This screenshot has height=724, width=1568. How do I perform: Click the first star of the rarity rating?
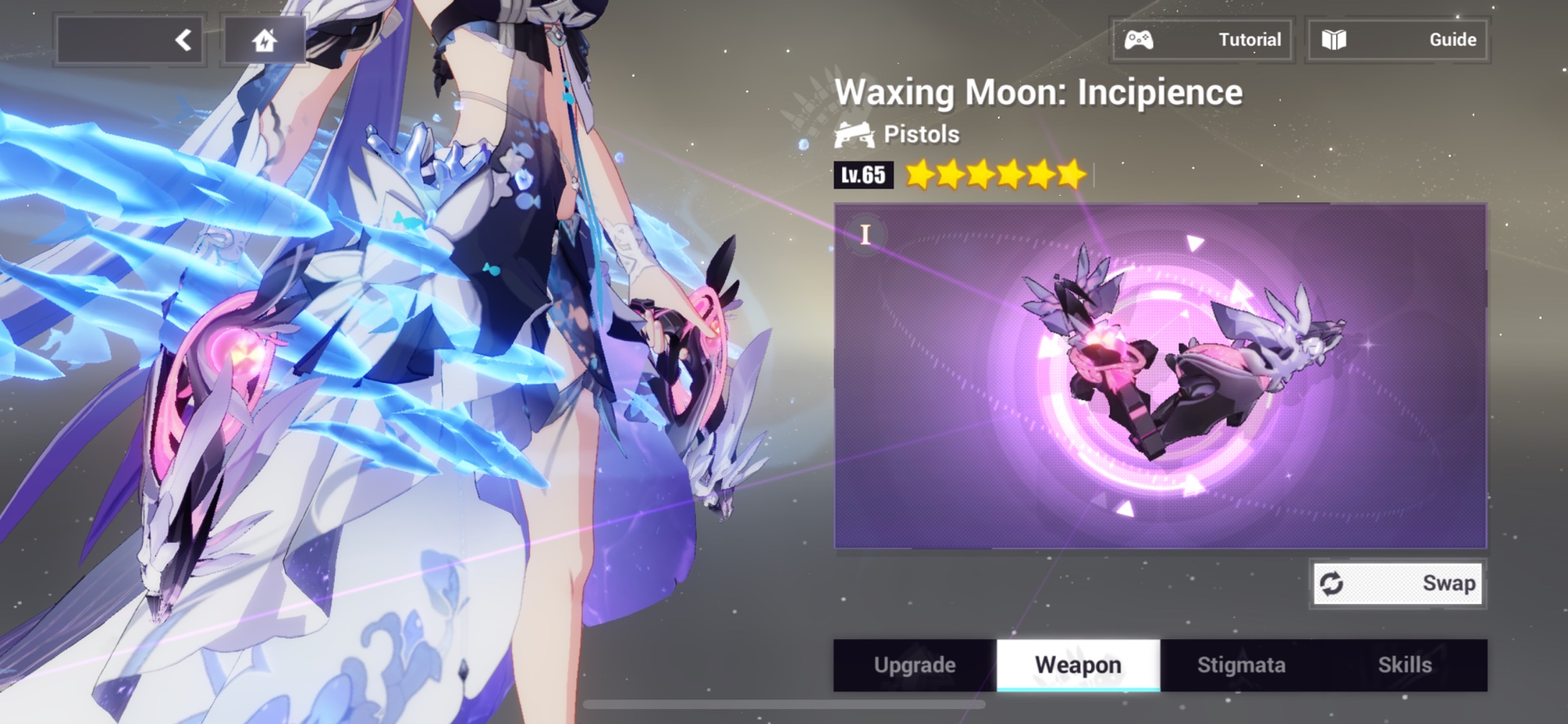click(920, 174)
